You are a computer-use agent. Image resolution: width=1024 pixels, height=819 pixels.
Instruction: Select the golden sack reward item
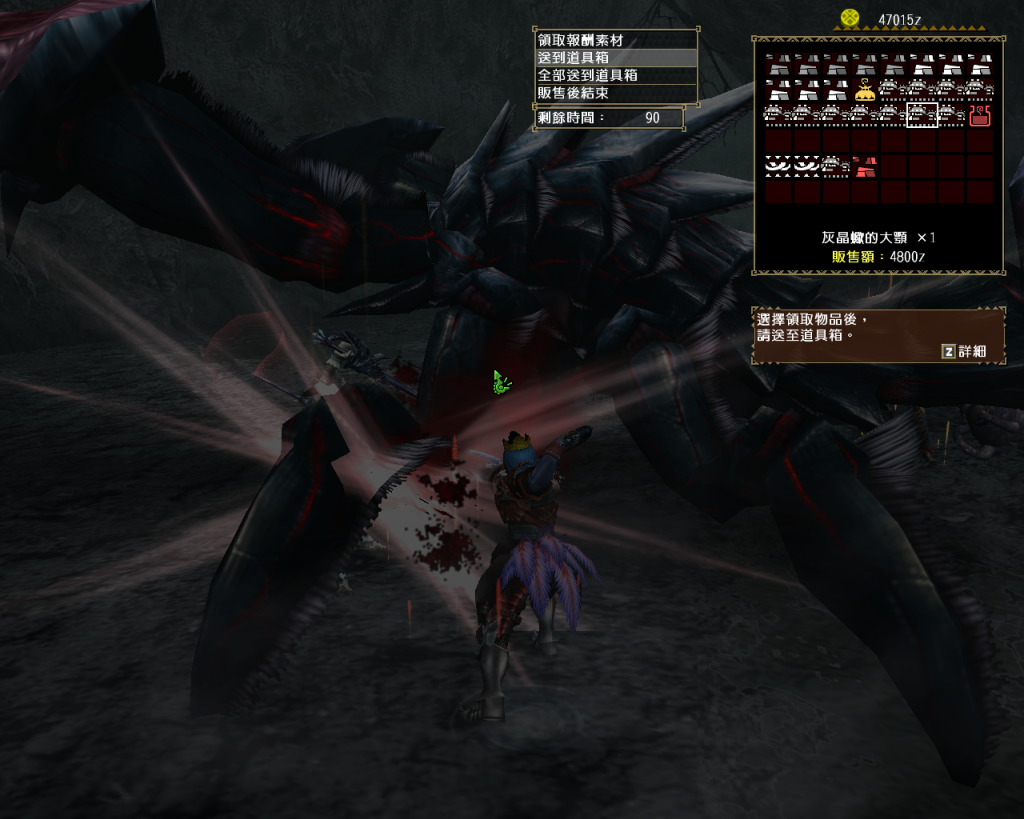tap(864, 91)
